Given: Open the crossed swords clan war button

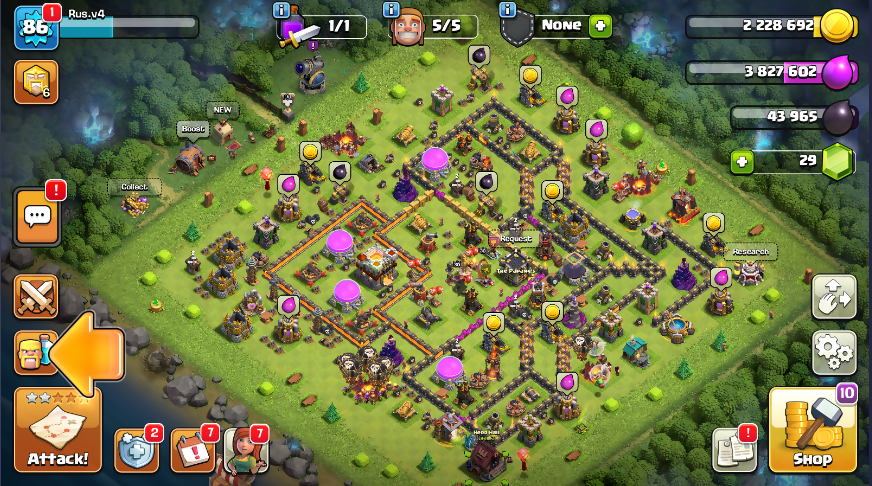Looking at the screenshot, I should pos(36,297).
